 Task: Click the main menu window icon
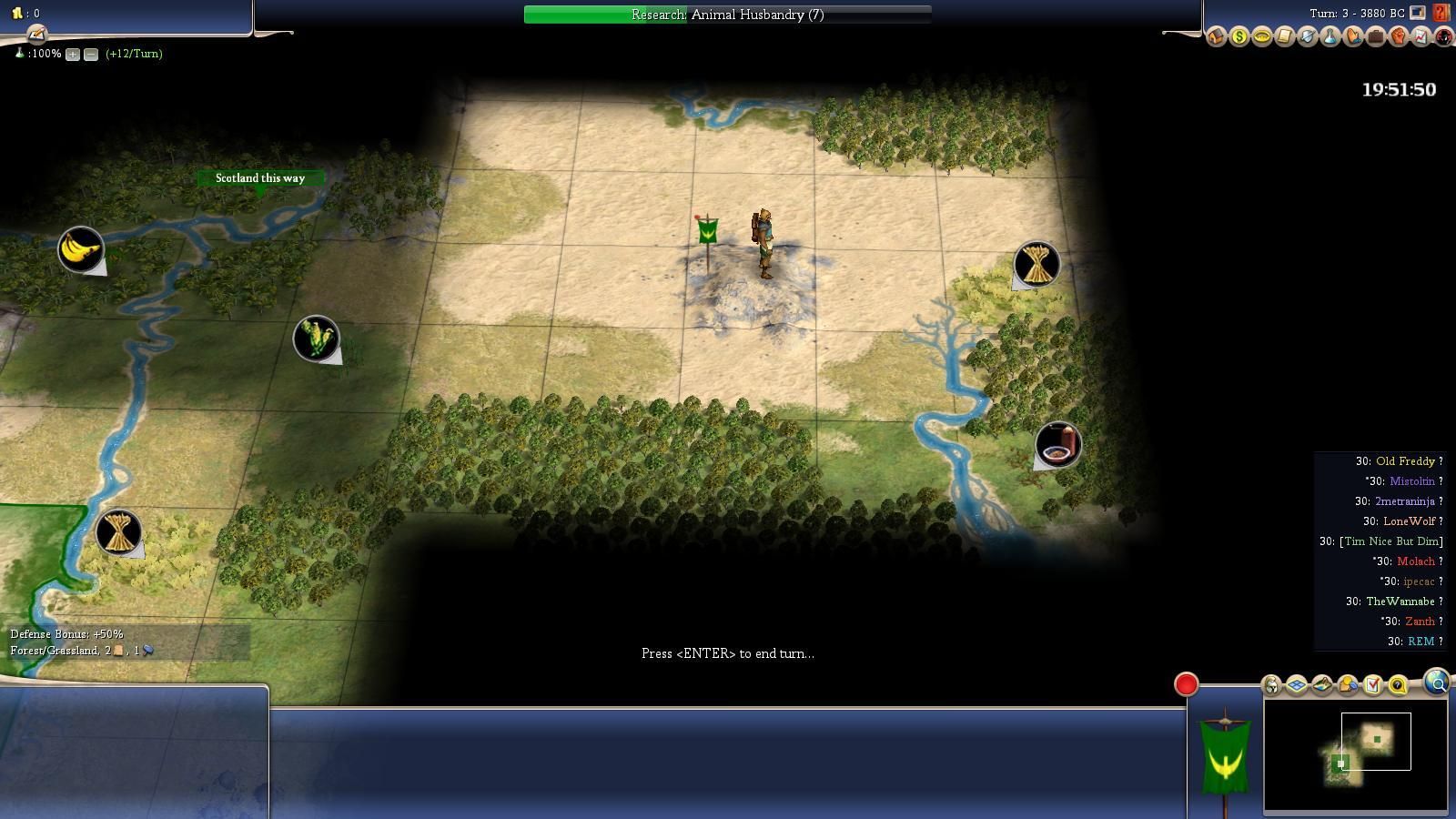tap(1417, 13)
